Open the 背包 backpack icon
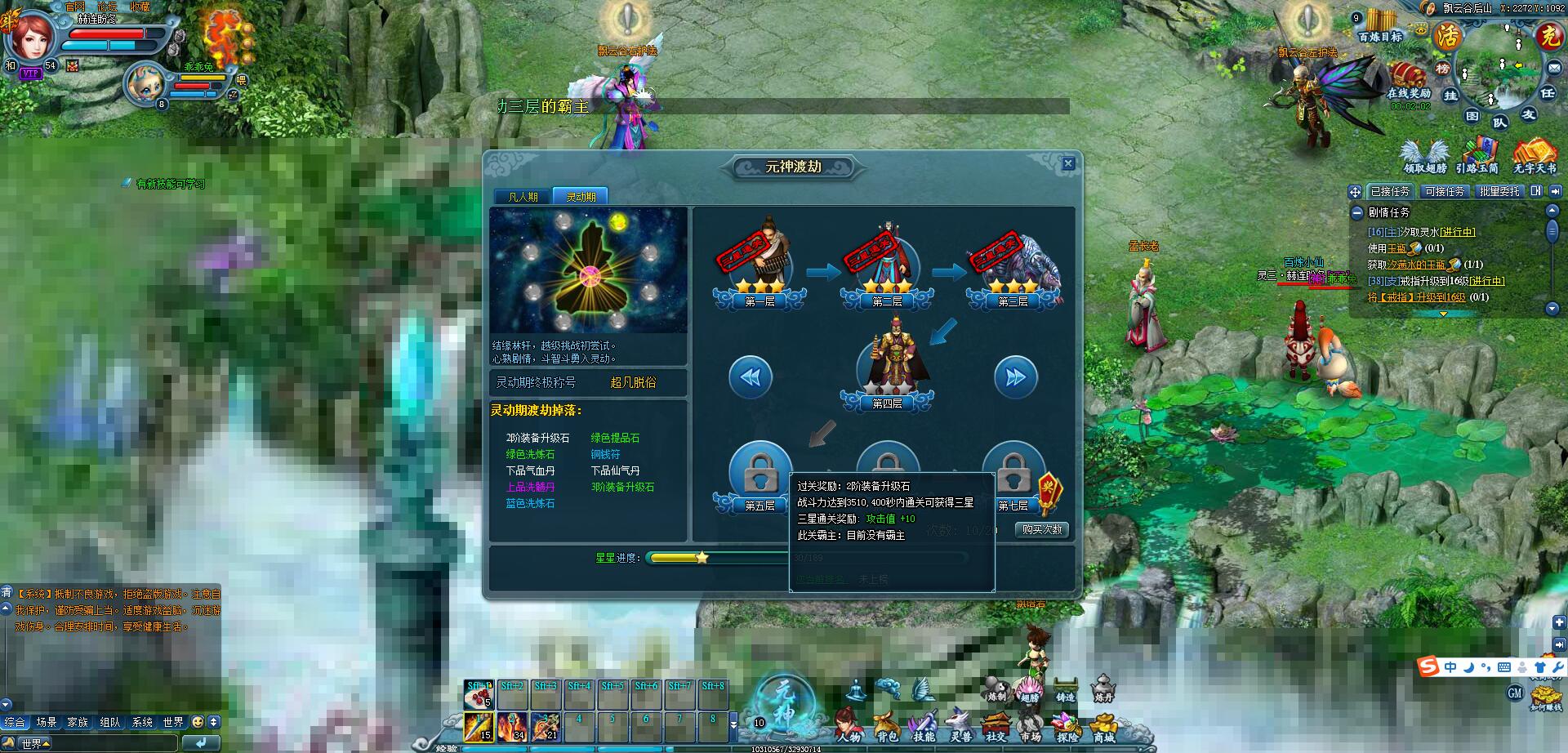Viewport: 1568px width, 753px height. 888,723
